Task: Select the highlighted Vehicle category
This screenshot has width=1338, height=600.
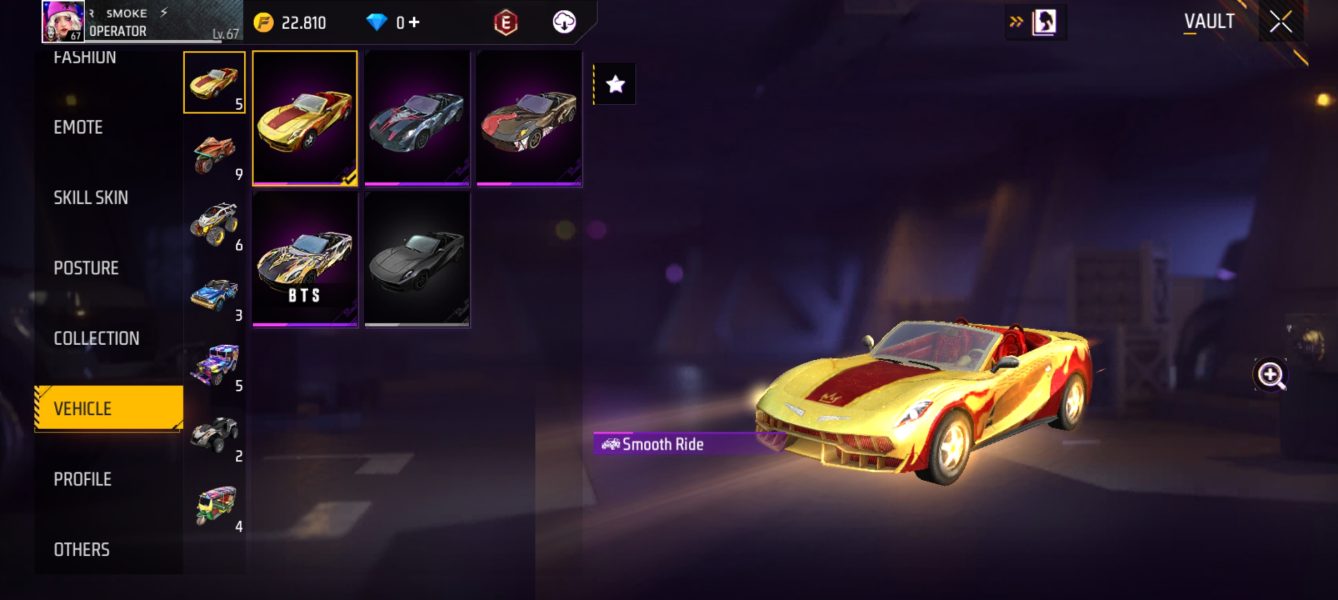Action: [x=108, y=408]
